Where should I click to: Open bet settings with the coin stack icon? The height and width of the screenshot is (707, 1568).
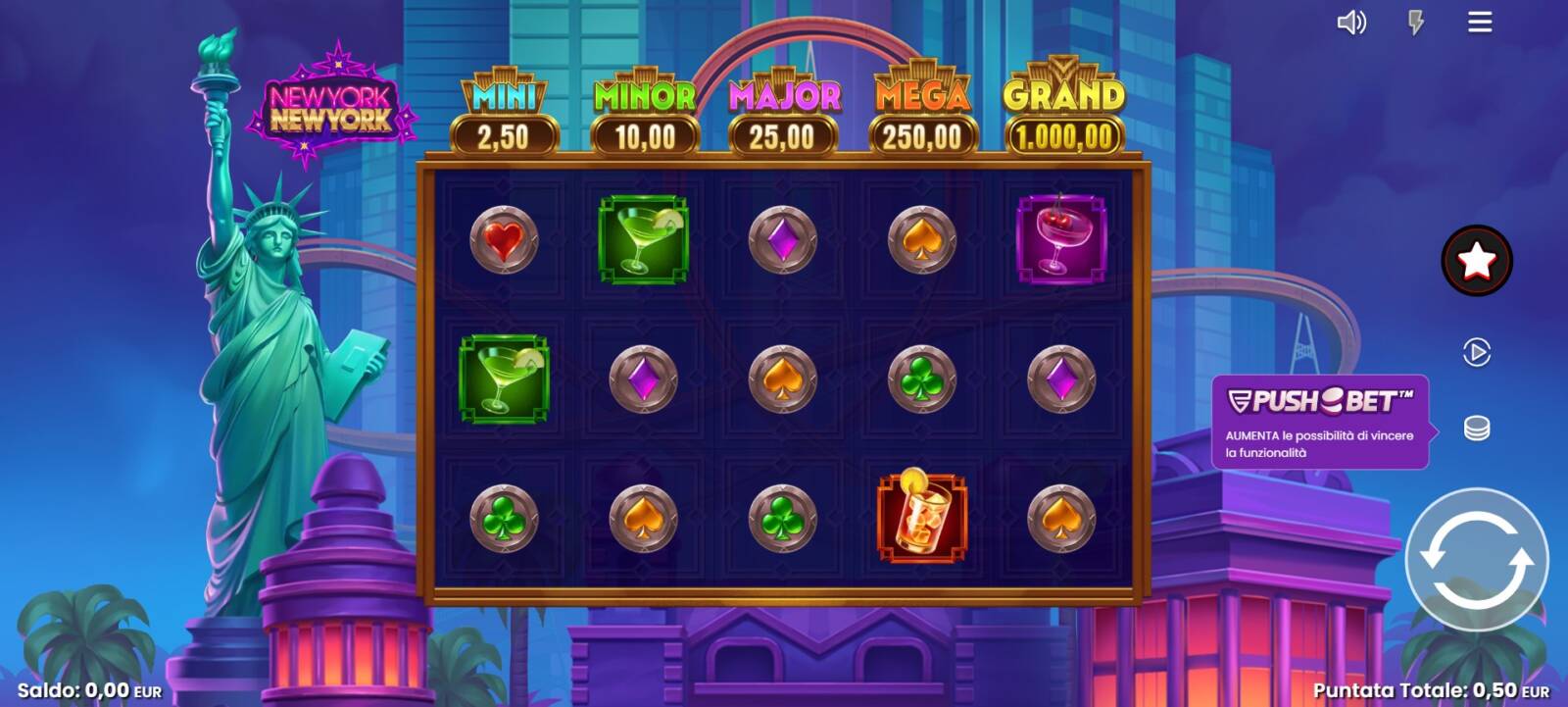[1476, 429]
